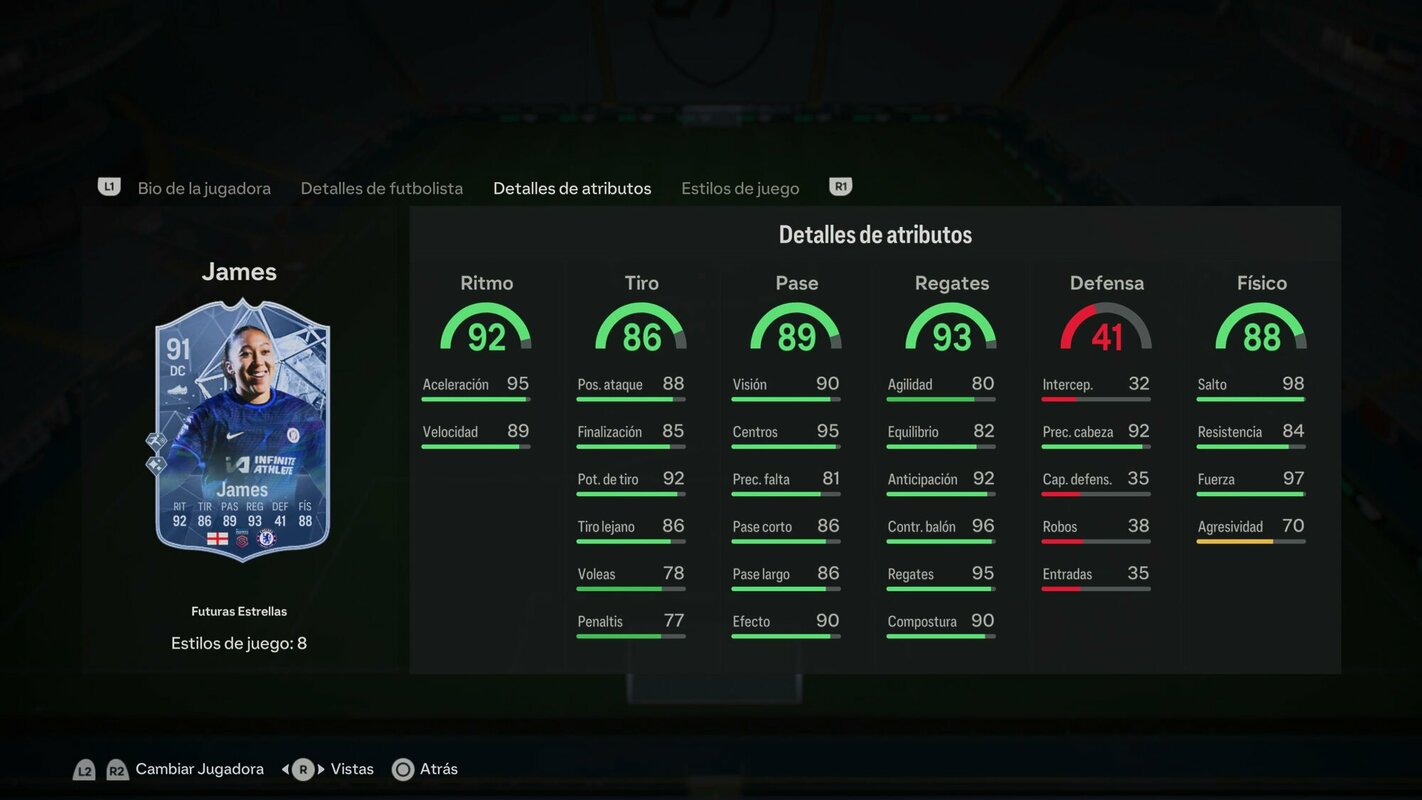Click the R1 shoulder button icon
This screenshot has width=1422, height=800.
[840, 184]
